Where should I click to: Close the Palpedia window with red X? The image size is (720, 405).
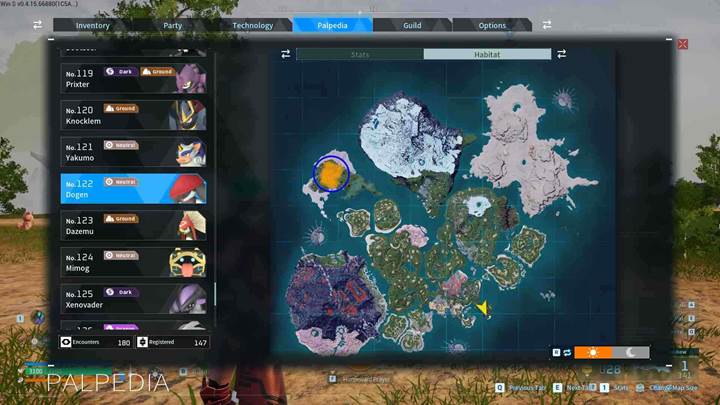(683, 45)
